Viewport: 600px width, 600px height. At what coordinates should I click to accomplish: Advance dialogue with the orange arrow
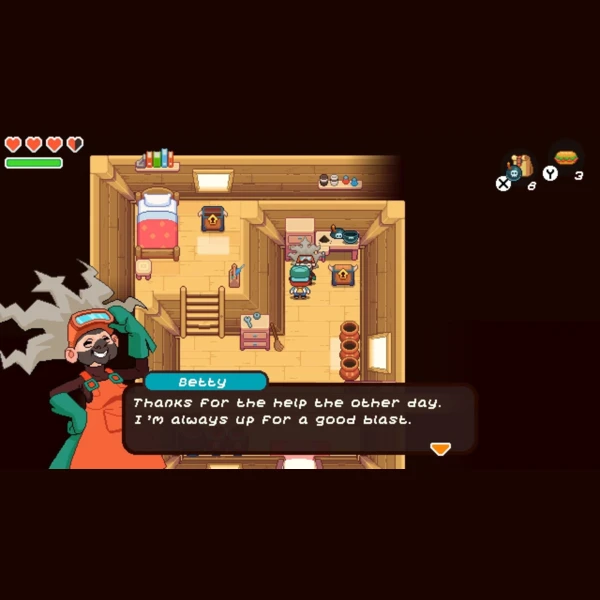point(440,449)
